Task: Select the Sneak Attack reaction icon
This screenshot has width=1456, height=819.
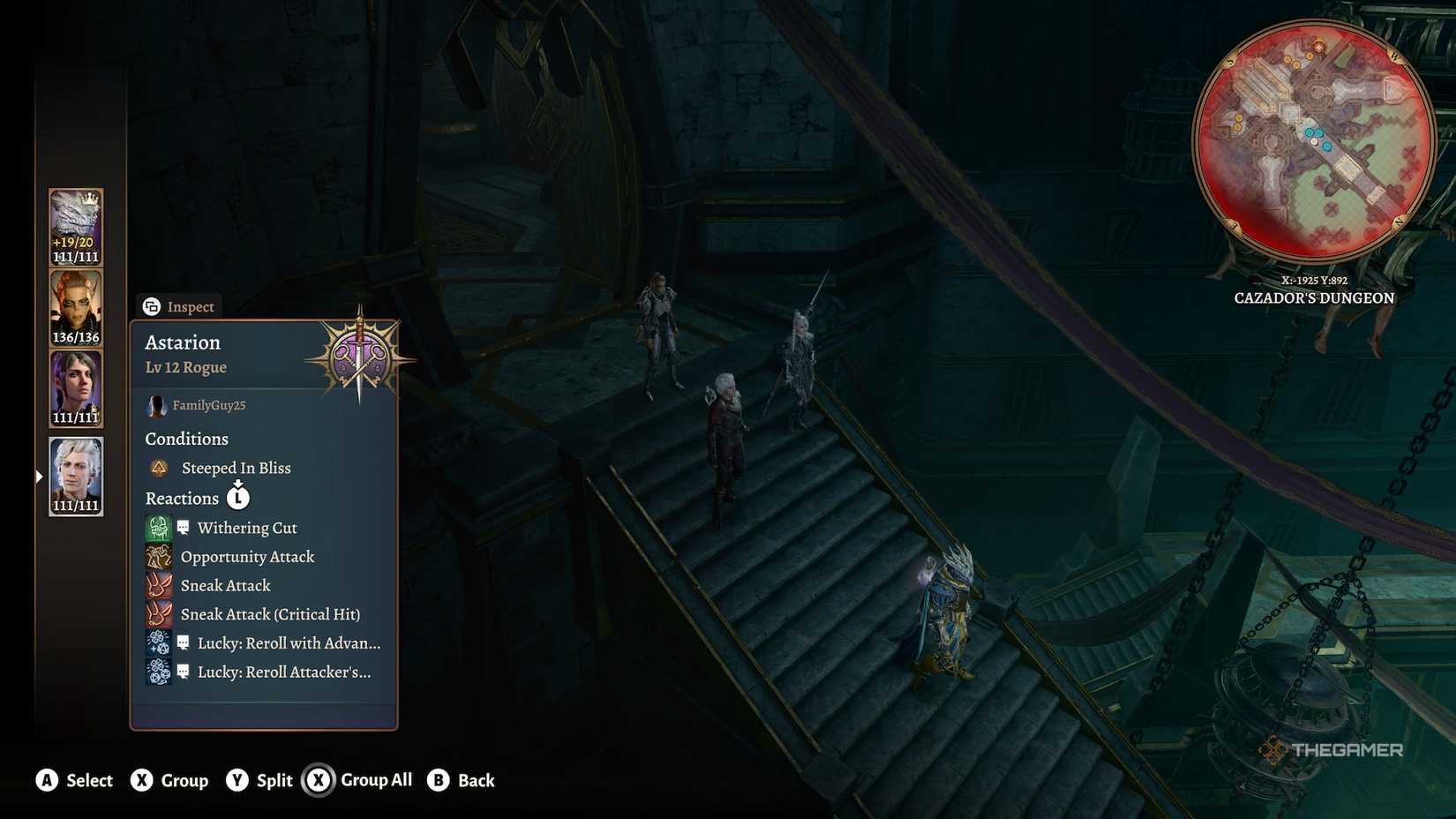Action: (159, 585)
